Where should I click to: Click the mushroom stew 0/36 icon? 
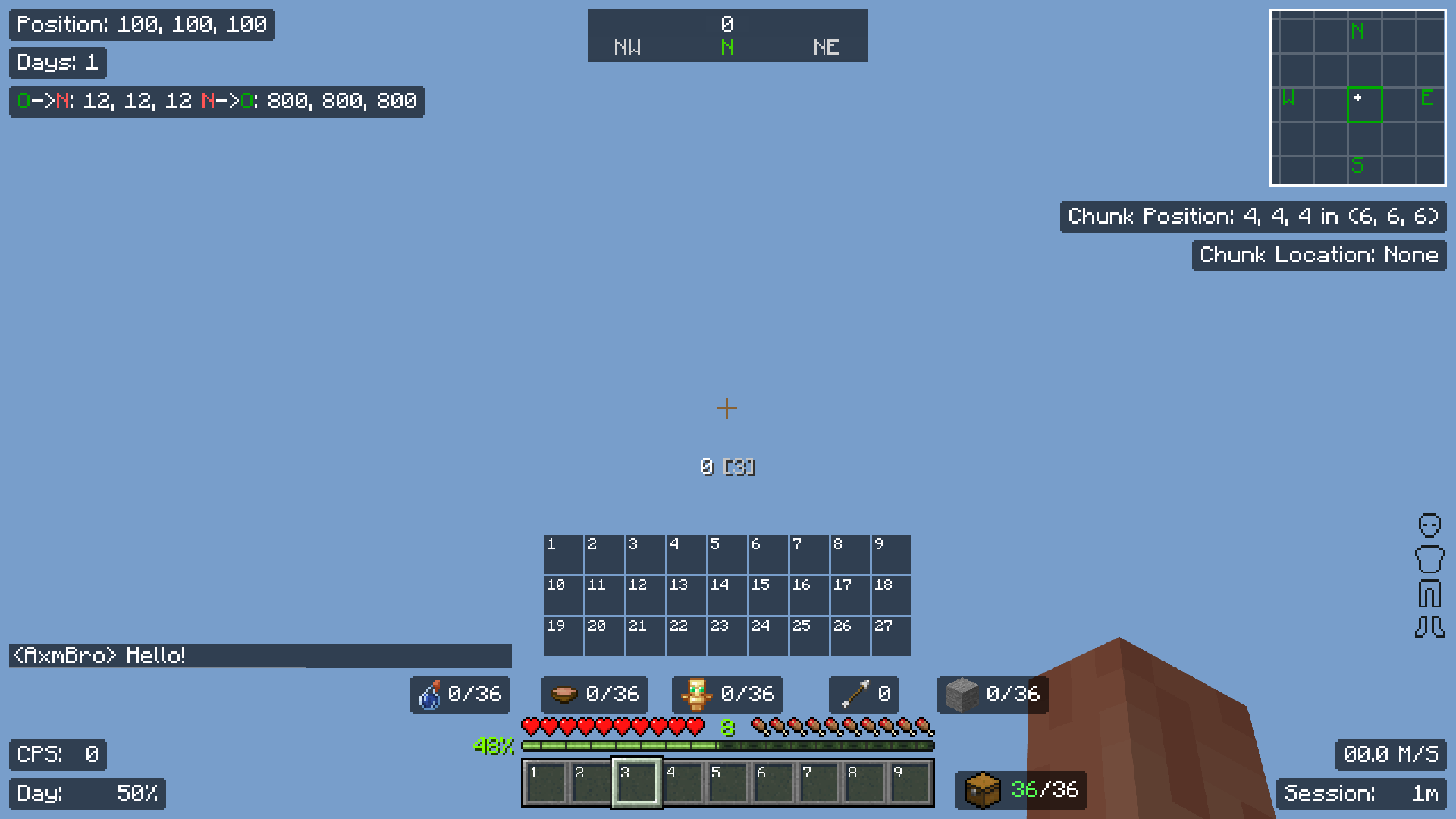pos(564,695)
